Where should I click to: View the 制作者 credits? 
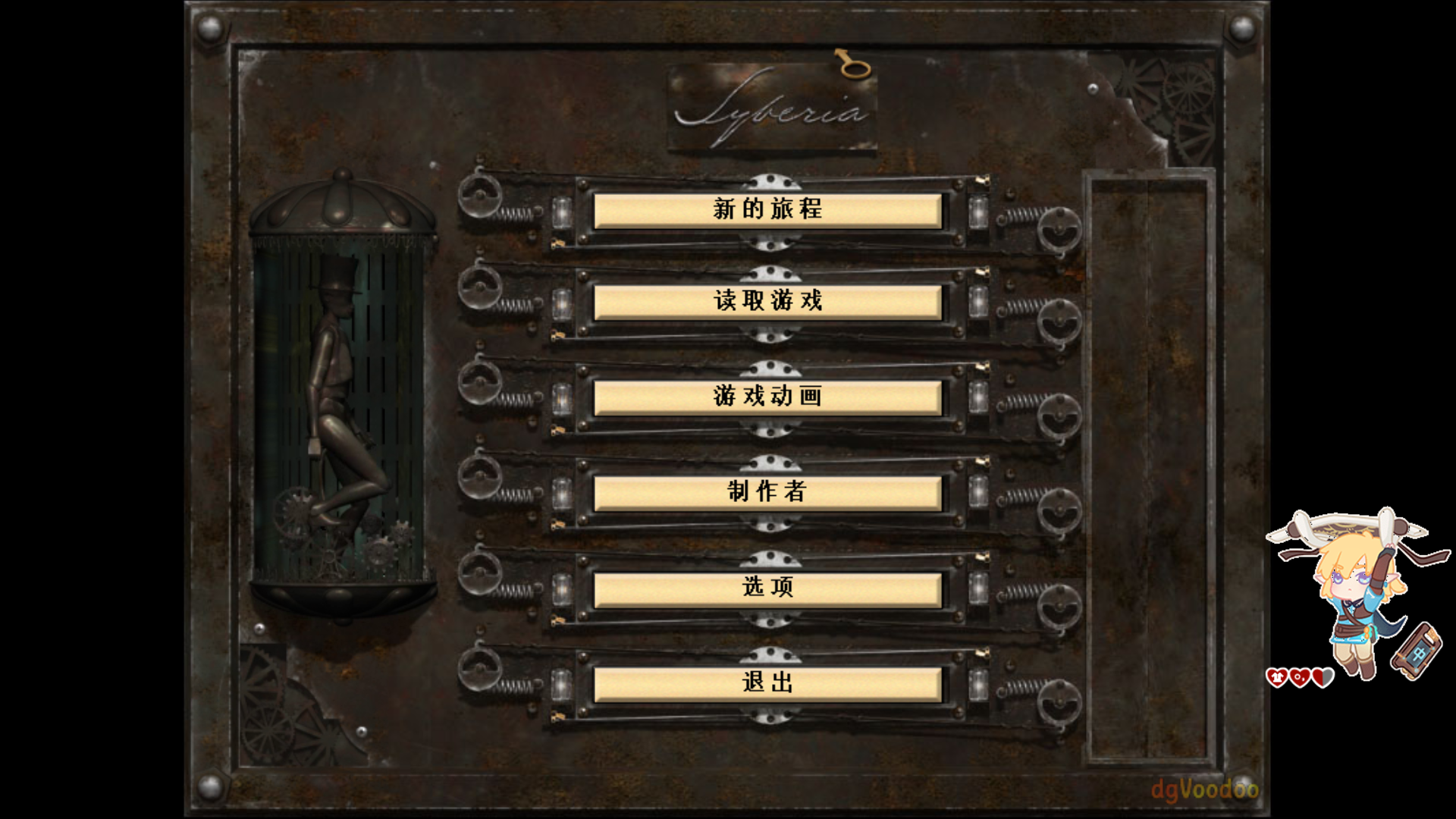tap(767, 492)
